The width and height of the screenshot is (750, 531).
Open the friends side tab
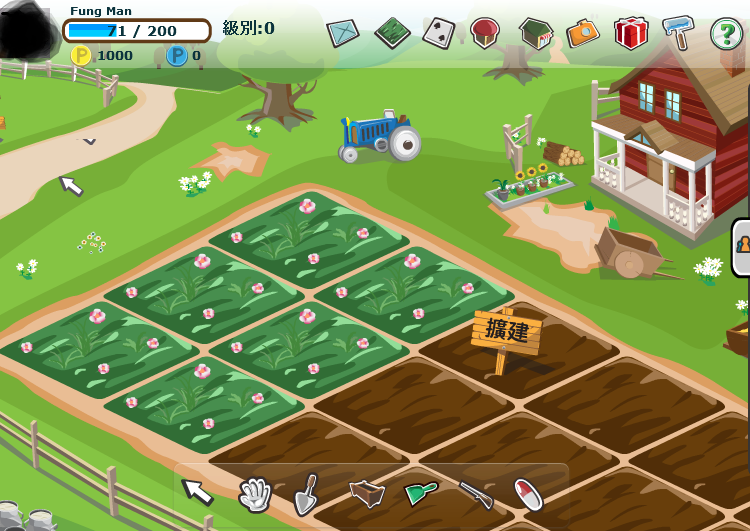click(741, 246)
